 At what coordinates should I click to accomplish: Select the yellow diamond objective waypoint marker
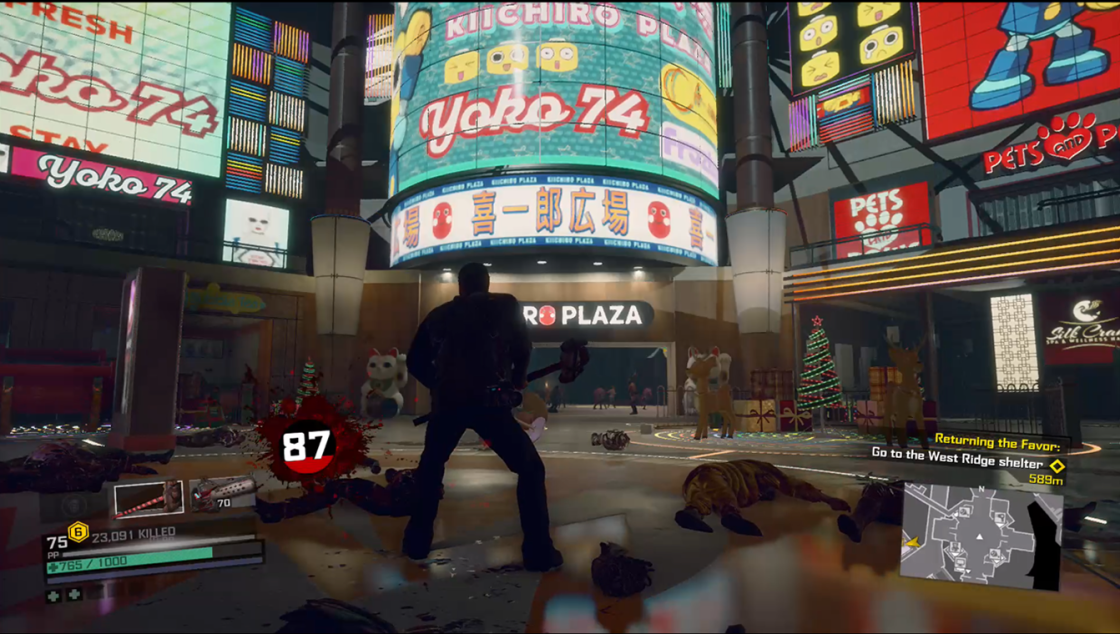click(x=1056, y=465)
